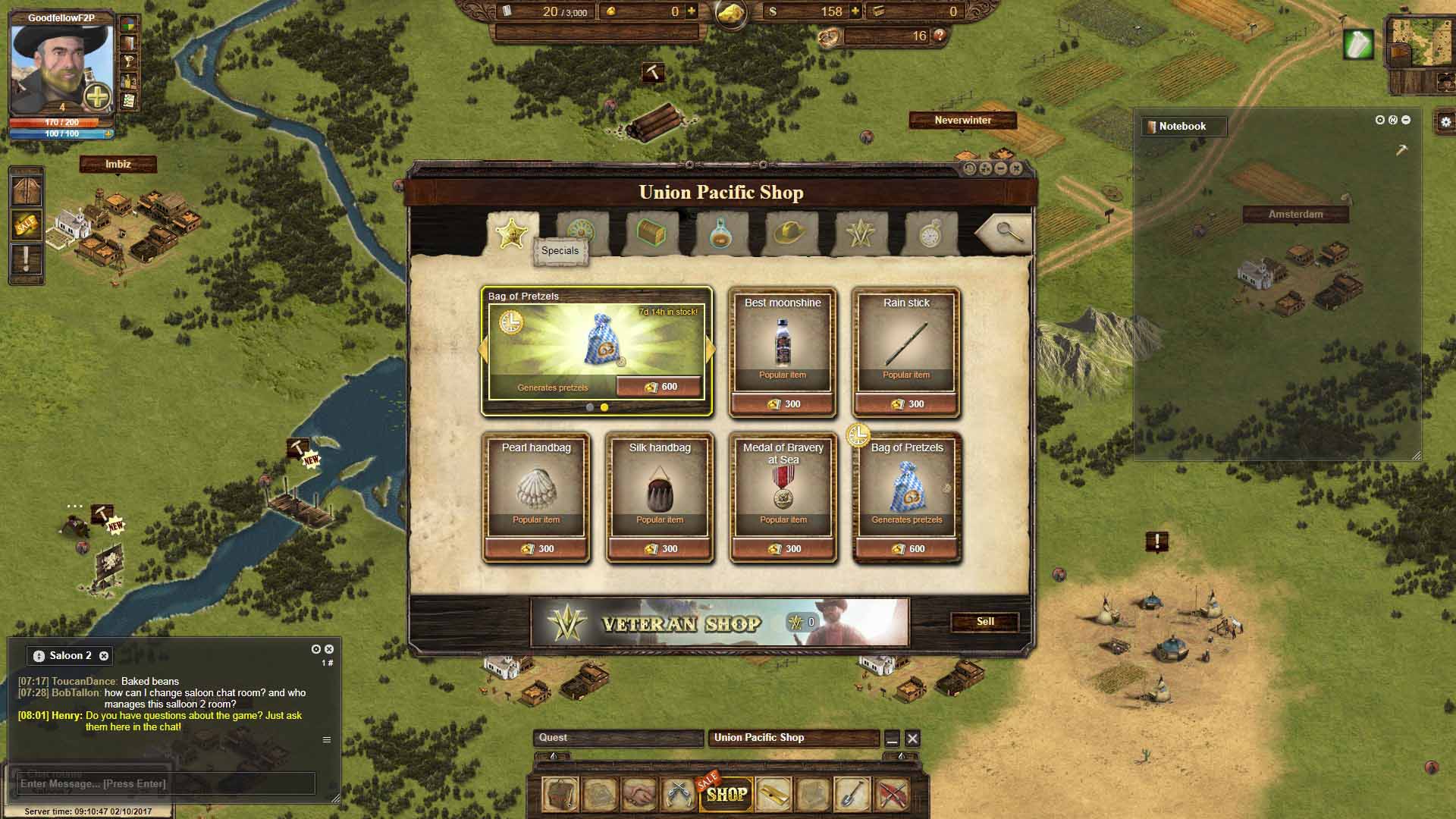Switch to the Specials star tab
The image size is (1456, 819).
point(512,233)
